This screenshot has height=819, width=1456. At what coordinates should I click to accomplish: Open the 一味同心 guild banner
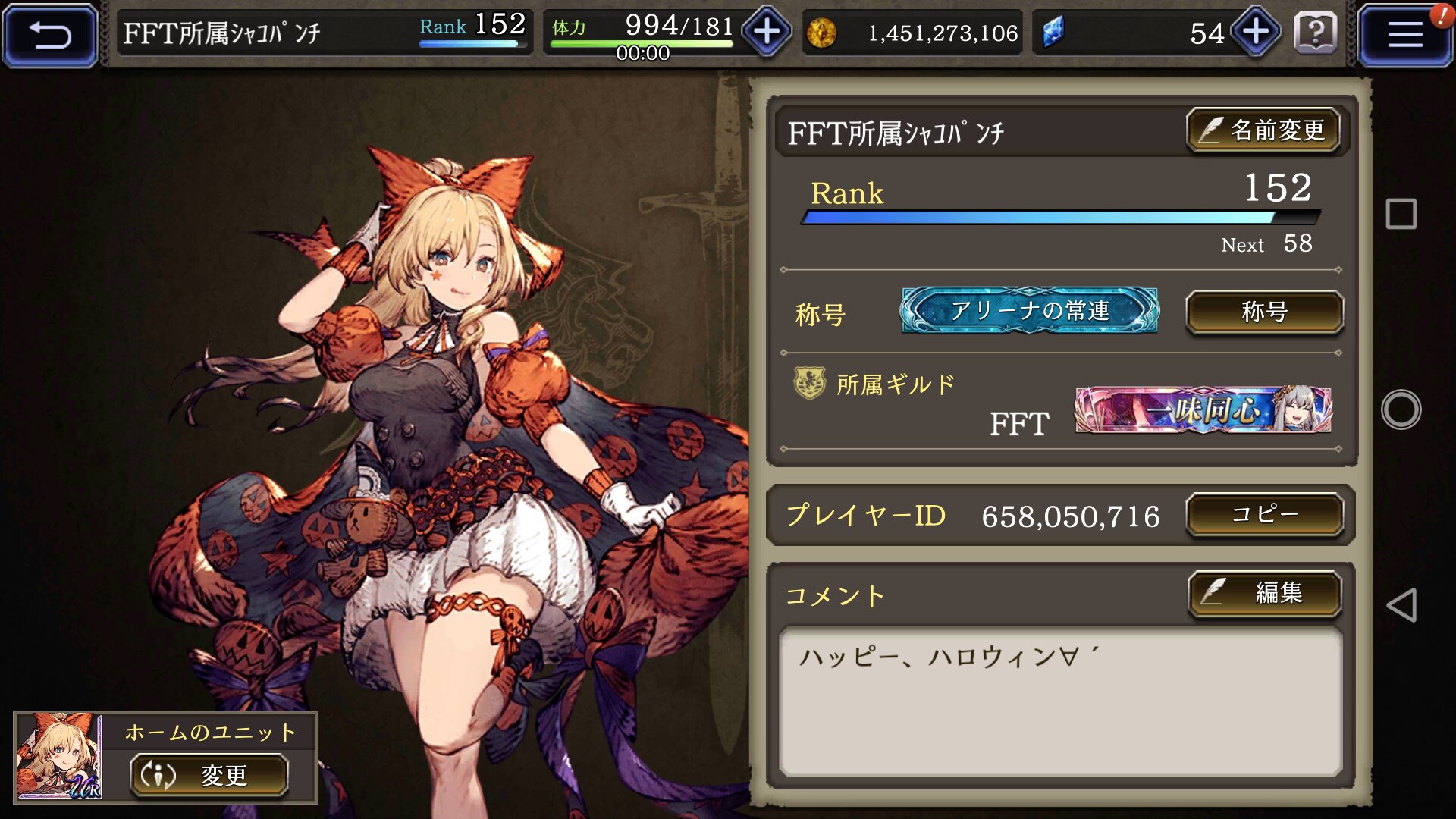coord(1203,410)
